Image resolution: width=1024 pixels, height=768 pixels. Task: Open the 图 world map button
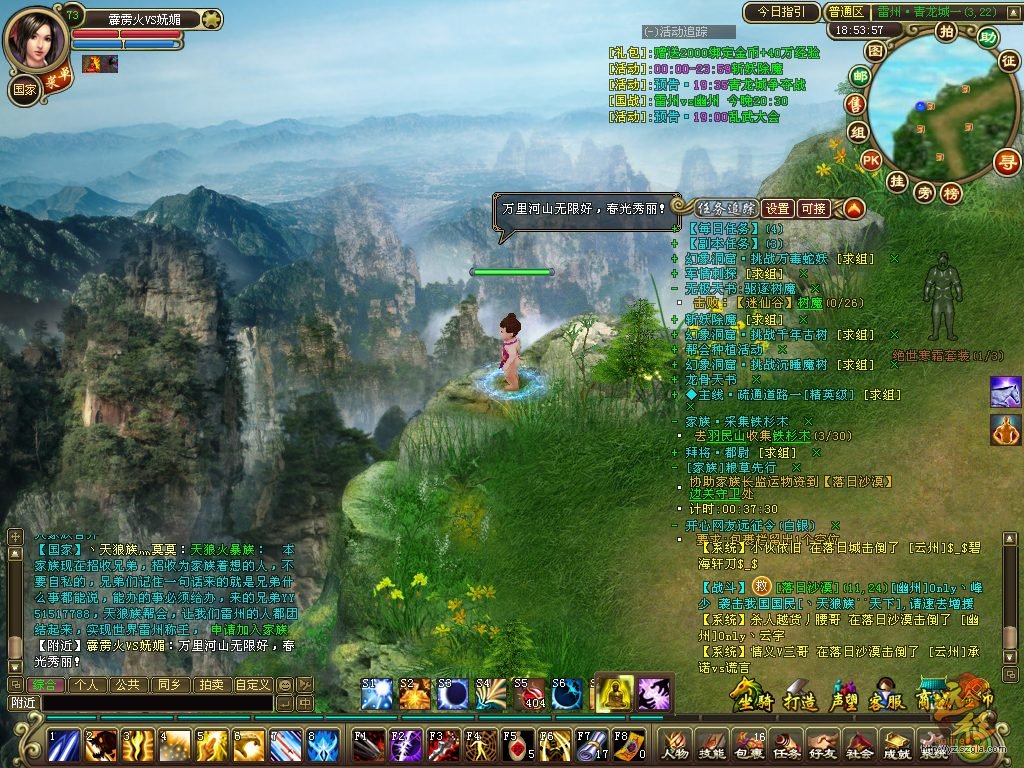click(875, 50)
